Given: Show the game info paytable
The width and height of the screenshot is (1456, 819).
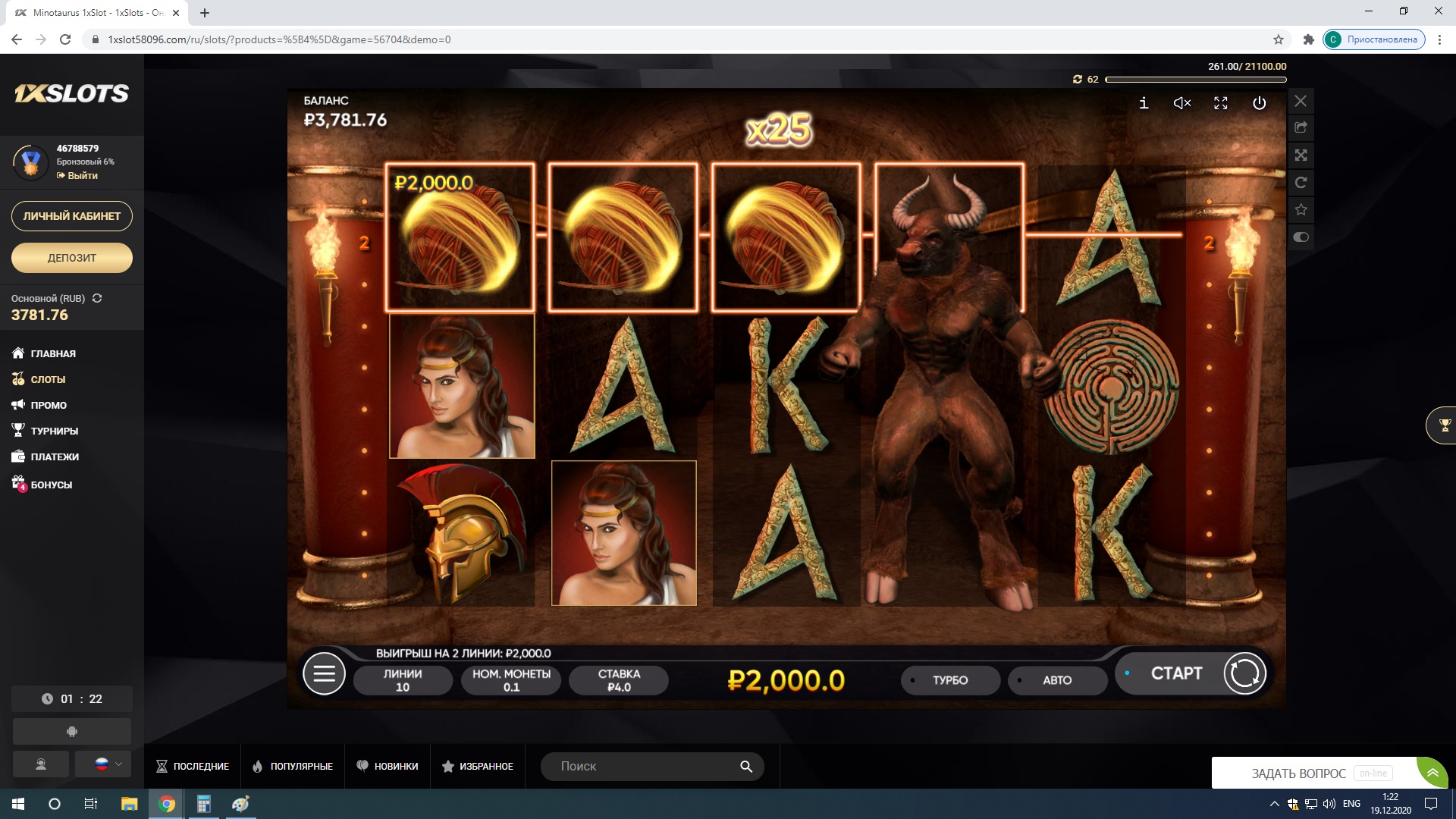Looking at the screenshot, I should [x=1144, y=103].
